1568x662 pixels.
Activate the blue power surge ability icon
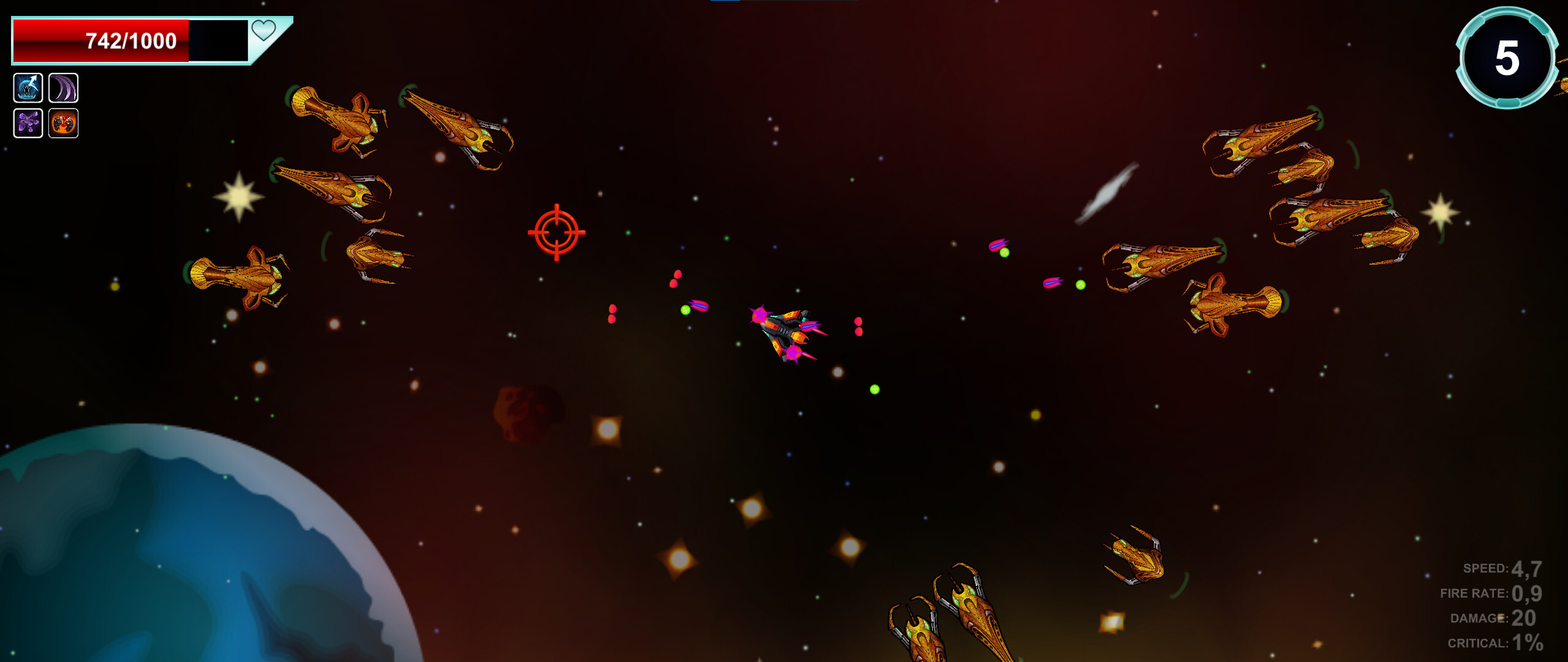[27, 89]
